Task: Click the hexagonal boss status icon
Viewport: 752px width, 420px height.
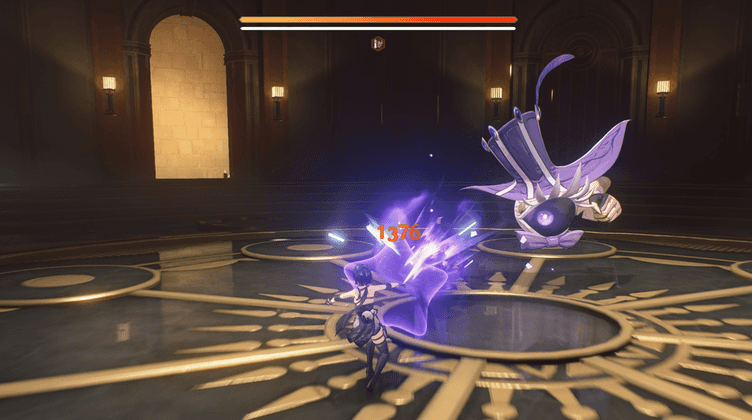Action: coord(378,43)
